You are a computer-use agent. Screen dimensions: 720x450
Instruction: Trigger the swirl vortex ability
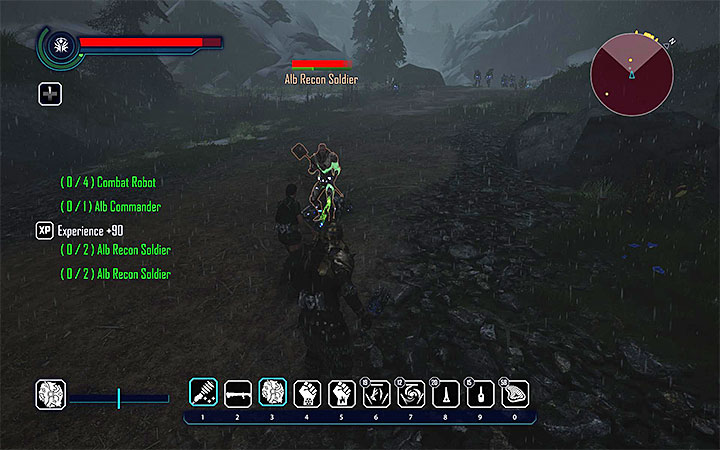click(x=411, y=393)
